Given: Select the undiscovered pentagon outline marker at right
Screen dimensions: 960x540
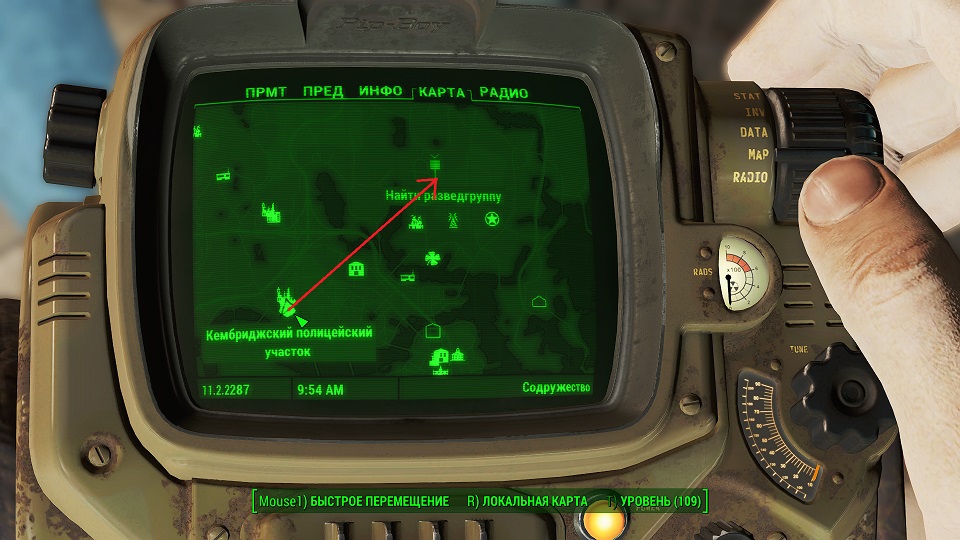Looking at the screenshot, I should click(539, 301).
